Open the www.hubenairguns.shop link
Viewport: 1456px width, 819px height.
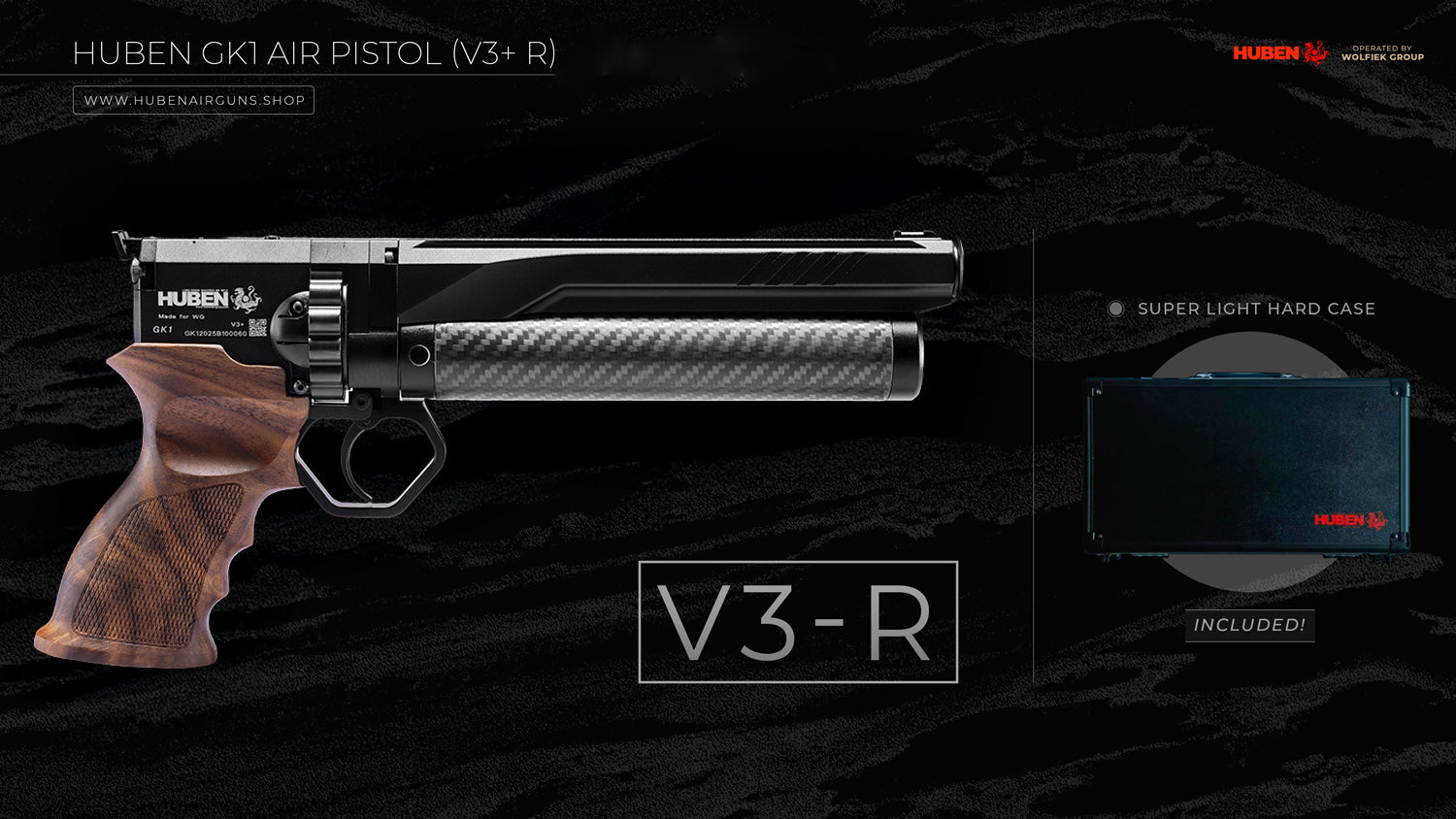pyautogui.click(x=194, y=100)
